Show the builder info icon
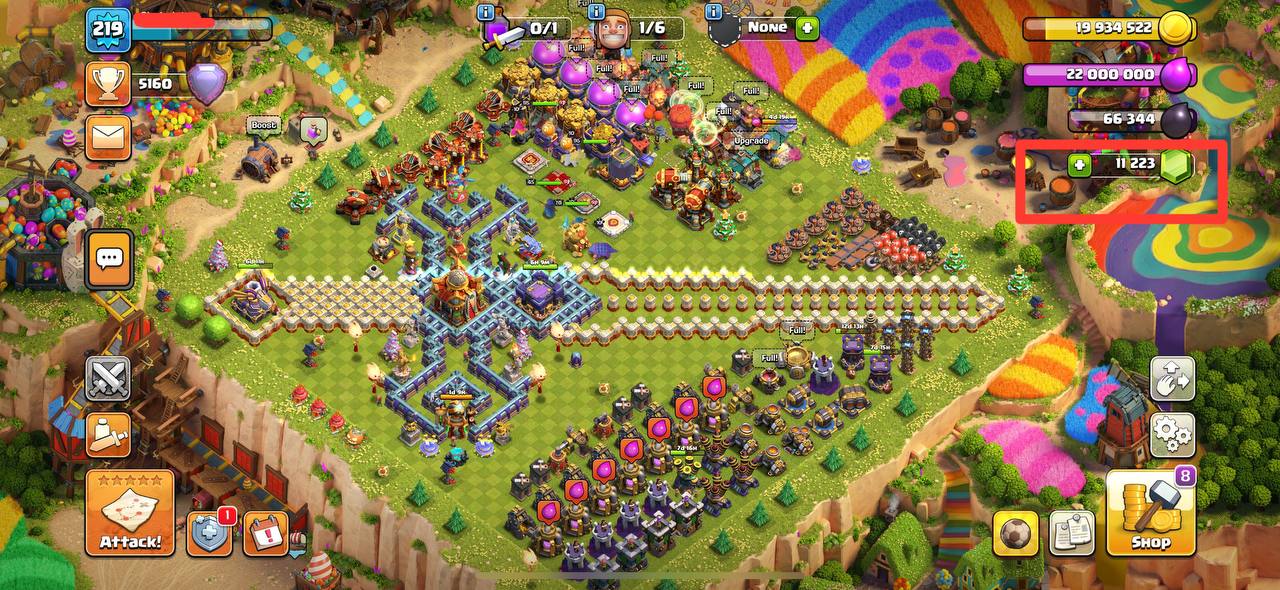1280x590 pixels. (597, 12)
